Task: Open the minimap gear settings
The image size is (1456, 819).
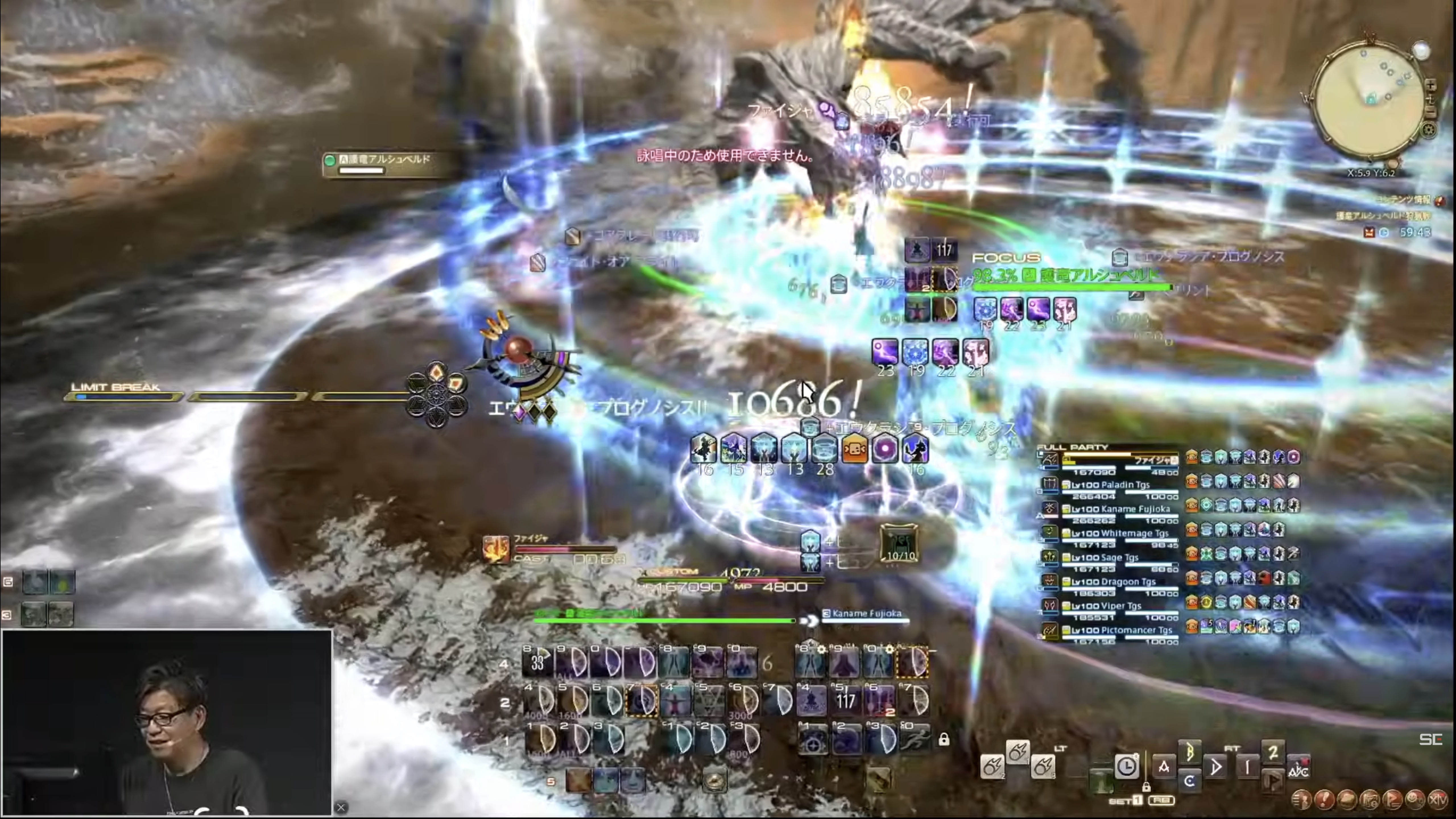Action: coord(1428,131)
